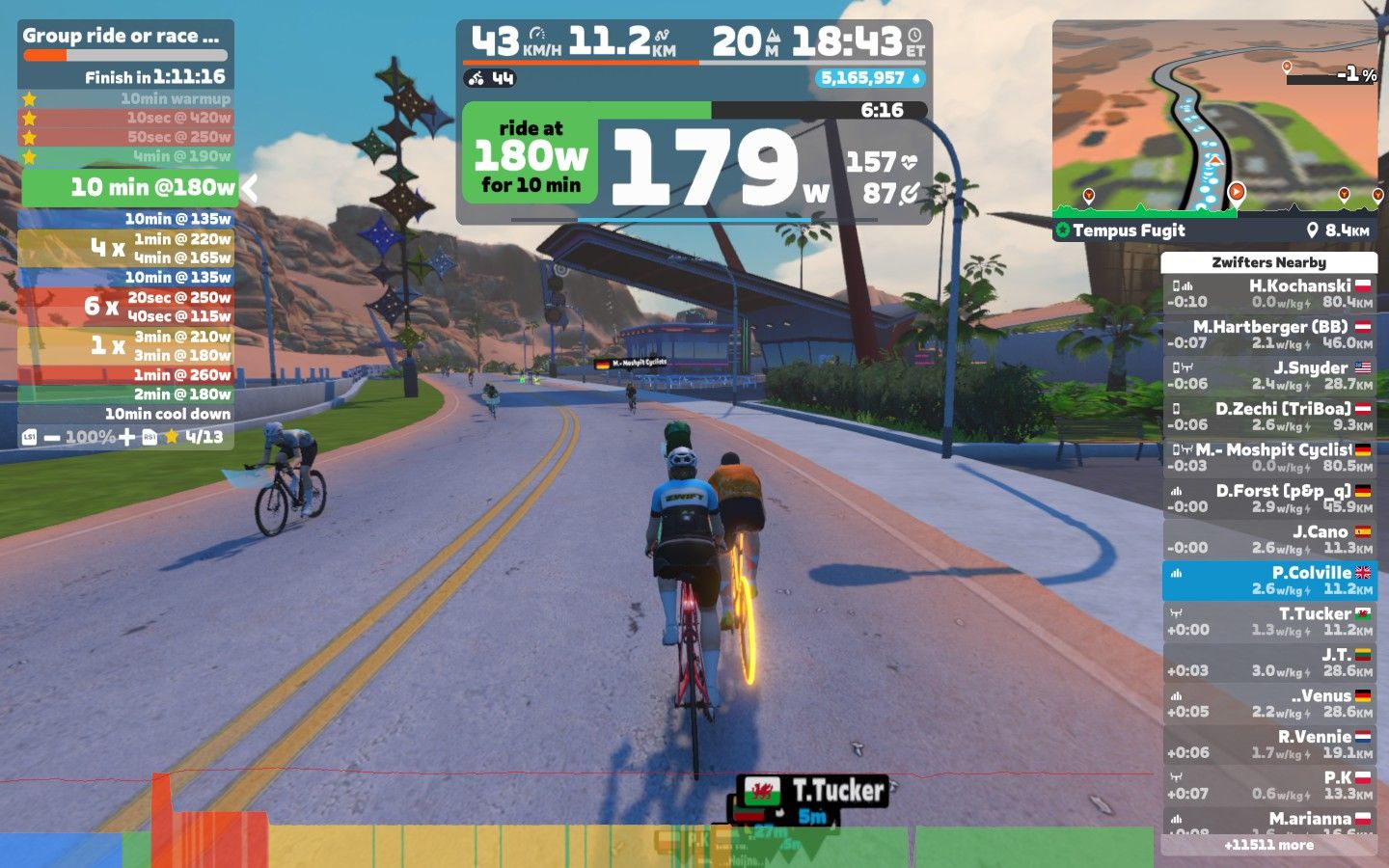Select the highlighted P.Colville row
This screenshot has height=868, width=1389.
tap(1268, 581)
